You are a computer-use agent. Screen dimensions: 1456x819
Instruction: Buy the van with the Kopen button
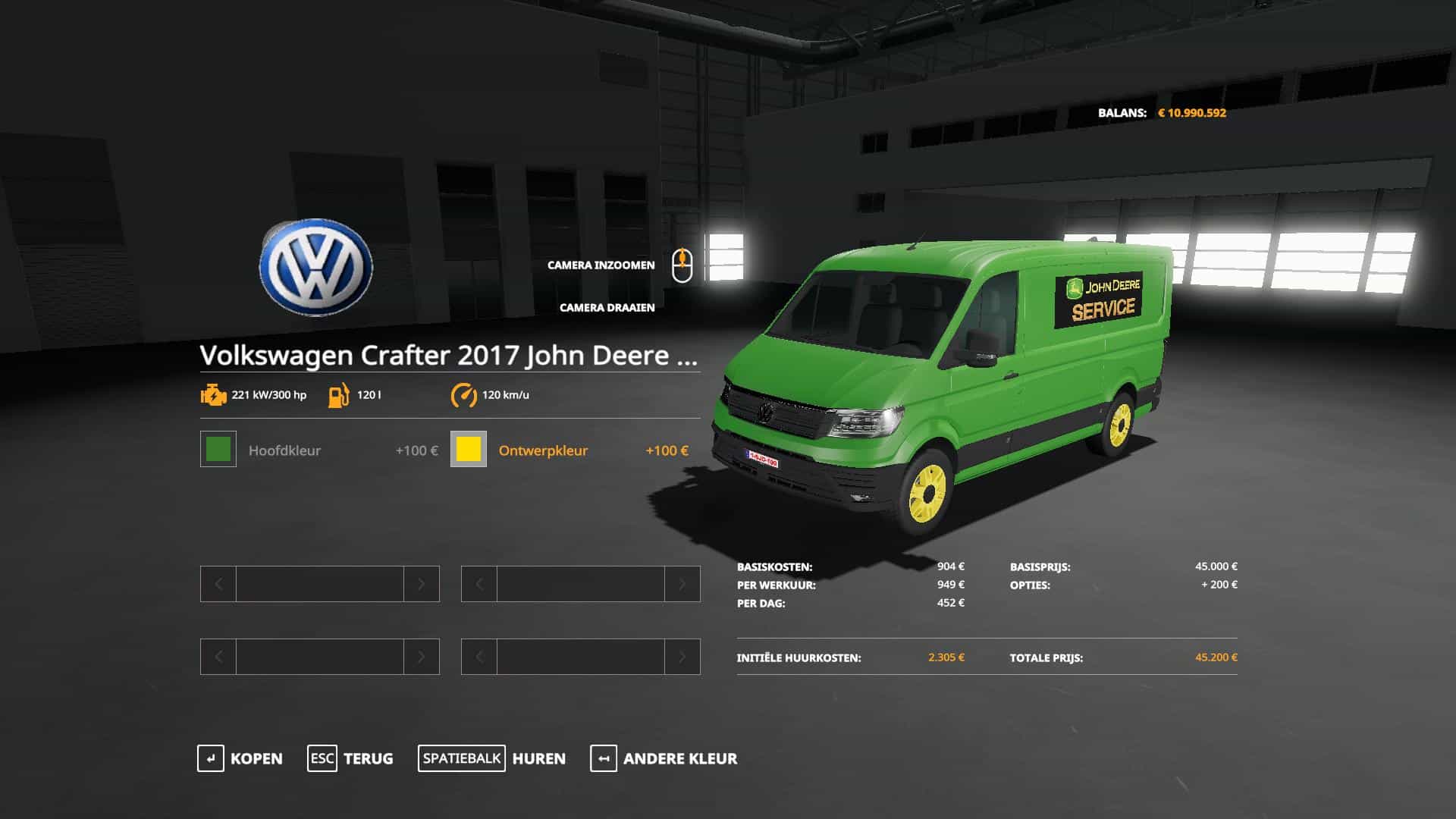point(240,758)
